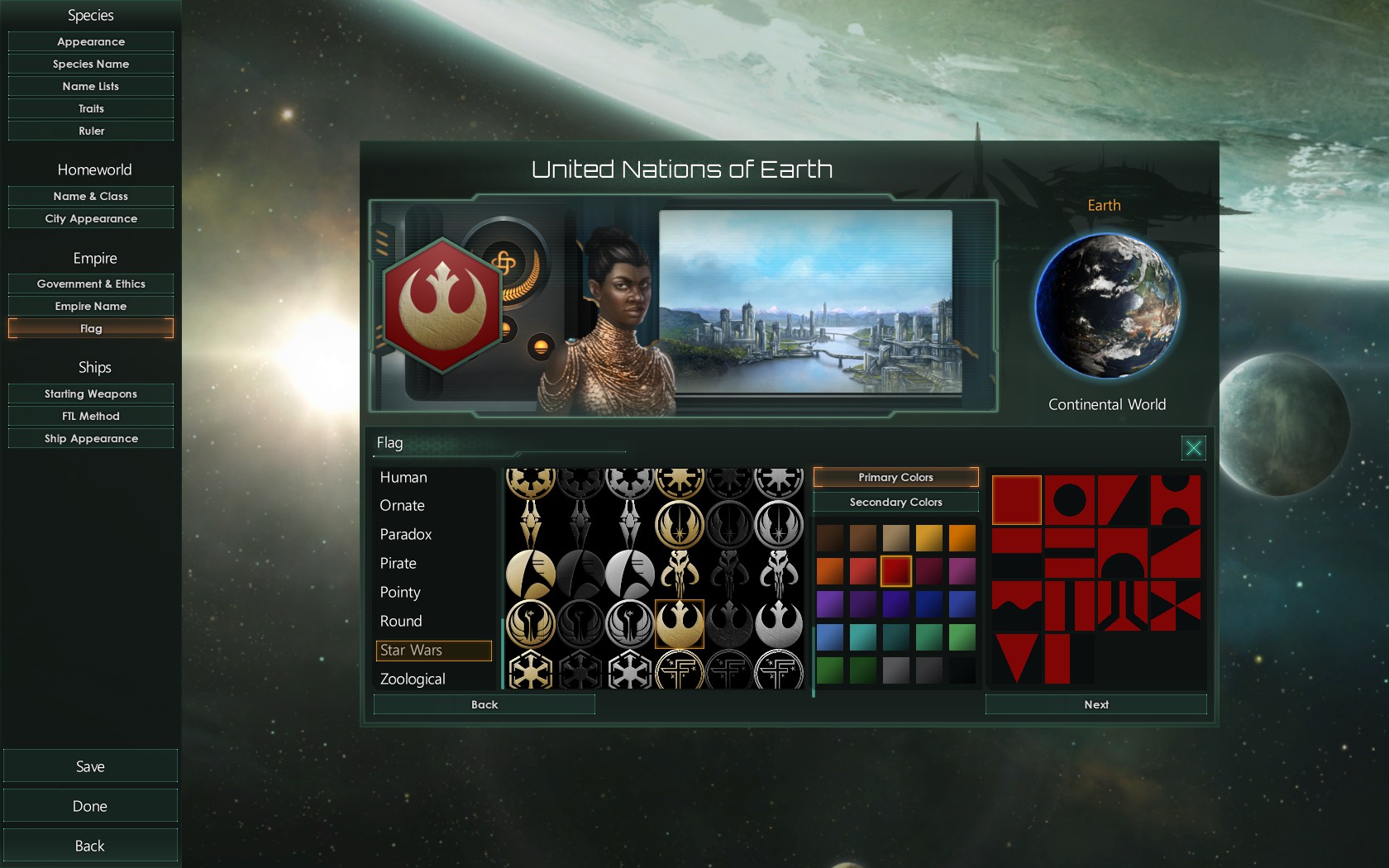Open Government & Ethics settings

pos(91,284)
